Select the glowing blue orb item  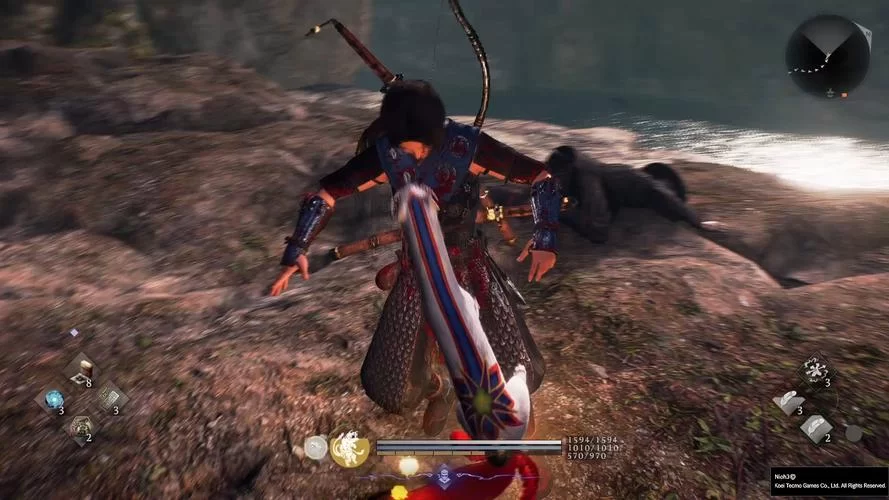[x=53, y=399]
